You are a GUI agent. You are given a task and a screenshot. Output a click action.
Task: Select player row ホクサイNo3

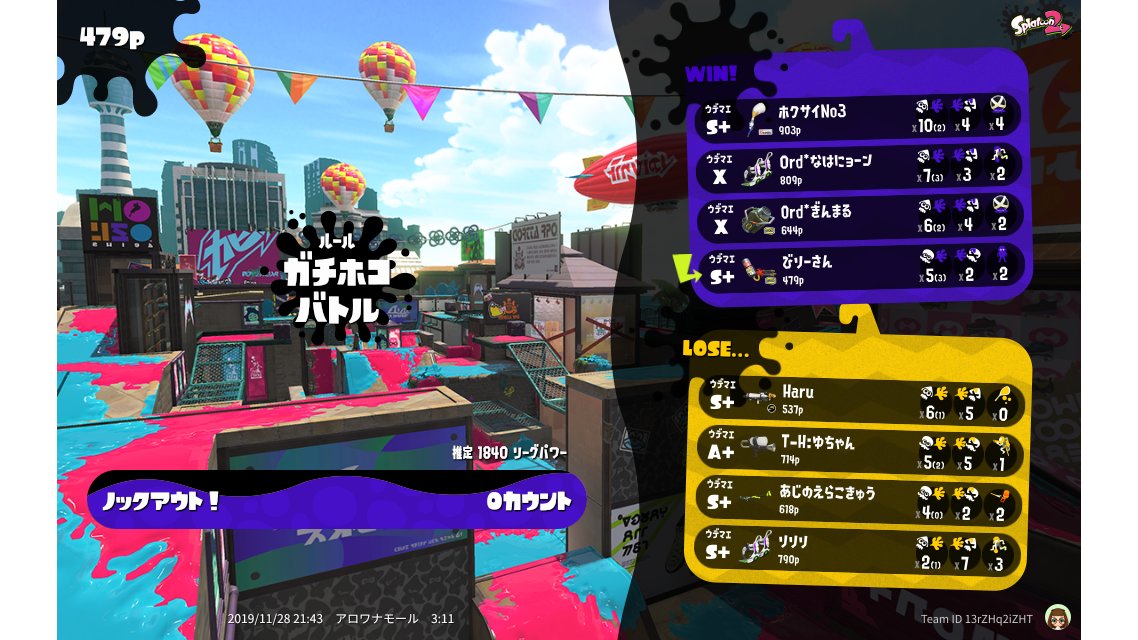coord(860,116)
